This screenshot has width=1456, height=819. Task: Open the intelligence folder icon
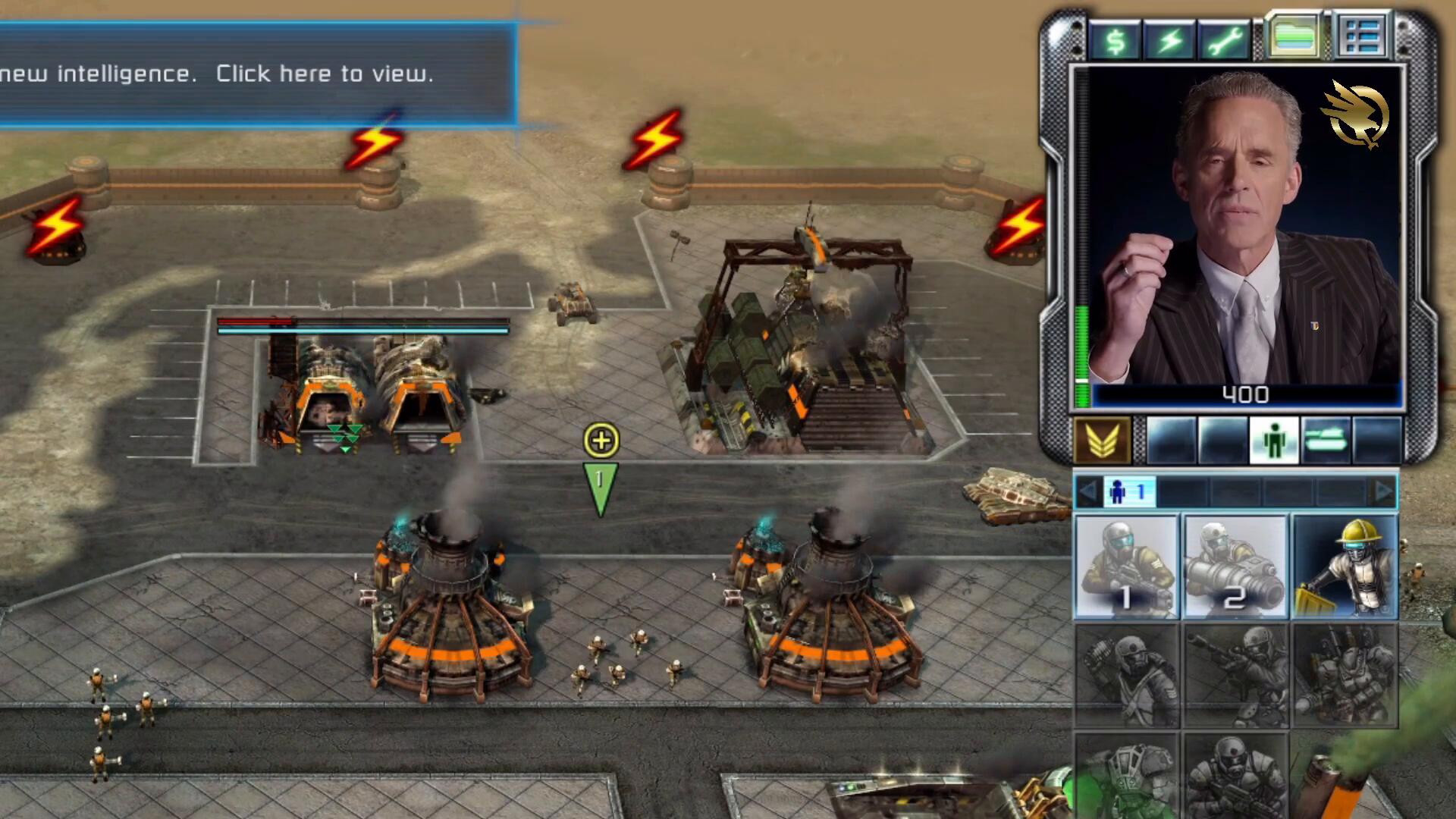coord(1294,36)
